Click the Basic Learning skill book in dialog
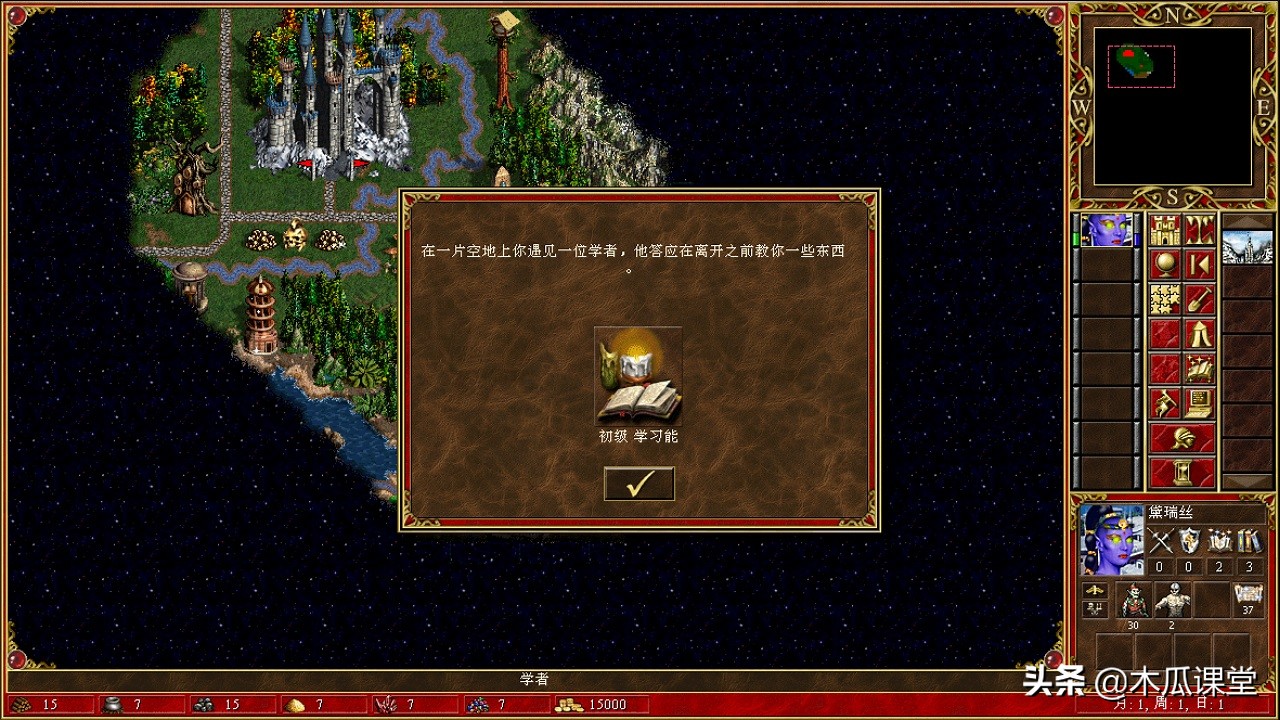Screen dimensions: 1280x720 (x=638, y=378)
